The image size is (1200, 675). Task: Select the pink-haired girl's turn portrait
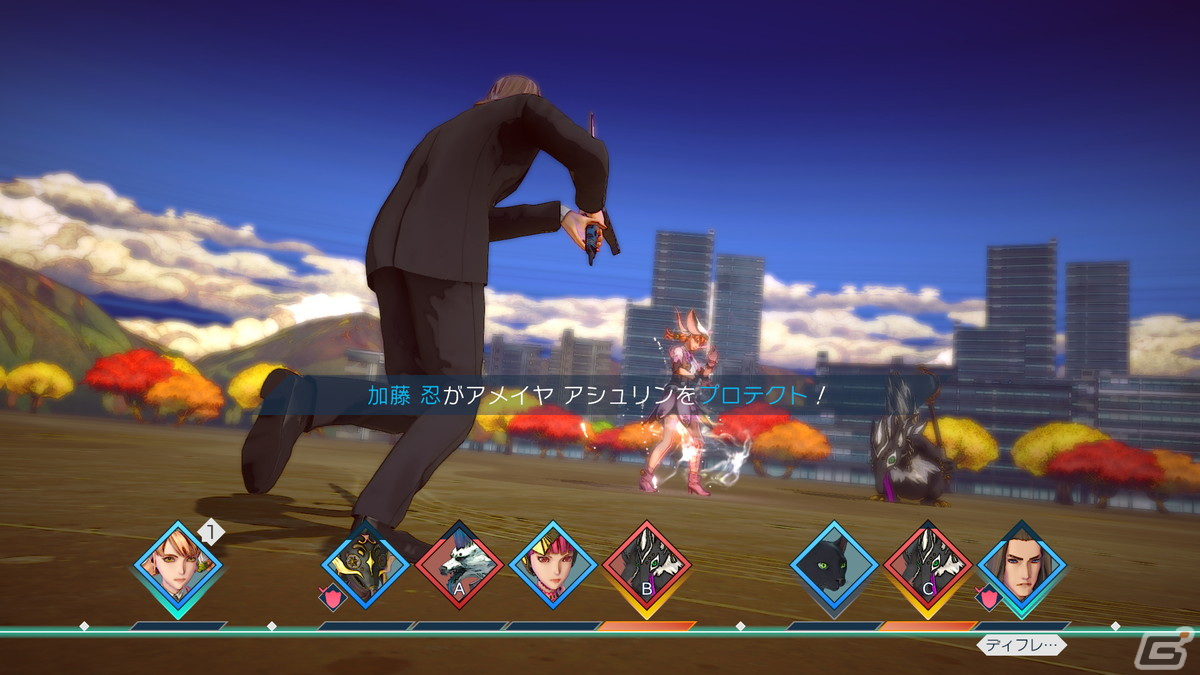tap(553, 566)
